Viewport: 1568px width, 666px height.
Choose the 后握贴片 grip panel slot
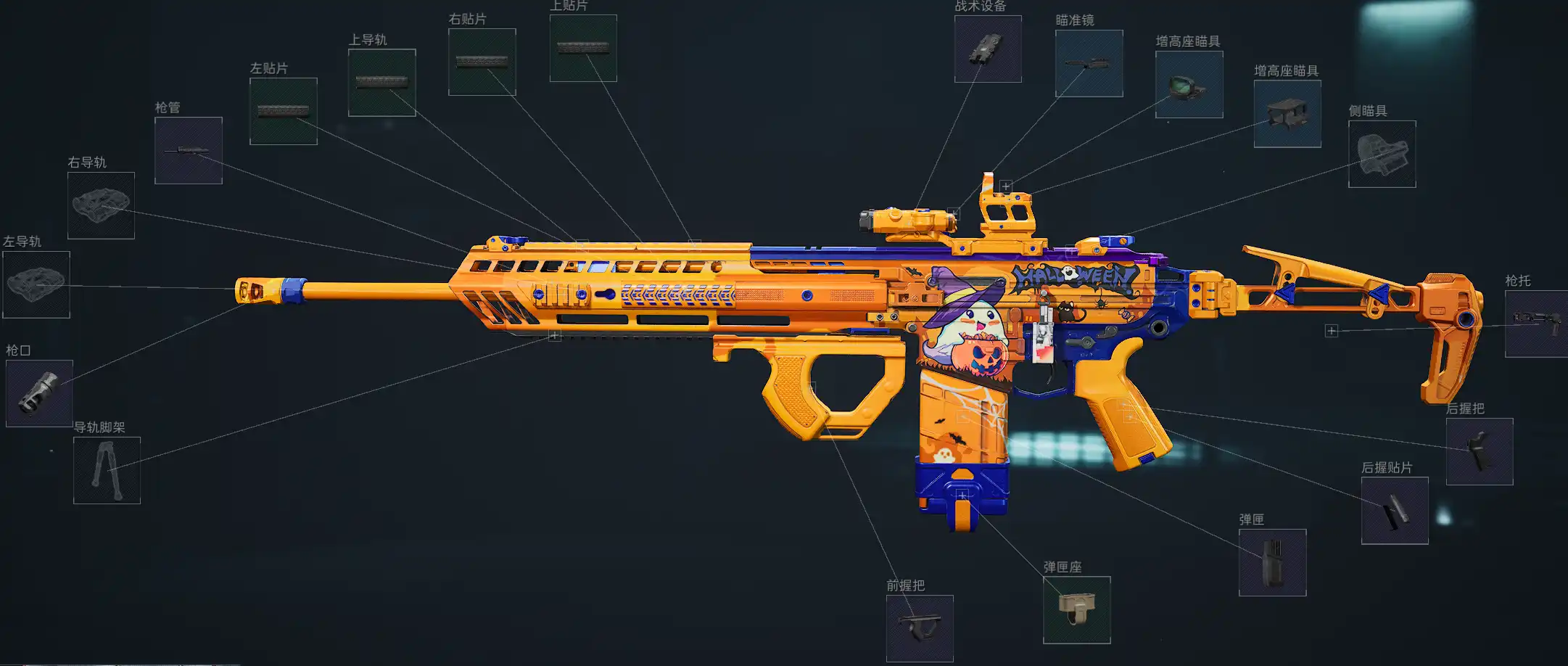(x=1395, y=511)
